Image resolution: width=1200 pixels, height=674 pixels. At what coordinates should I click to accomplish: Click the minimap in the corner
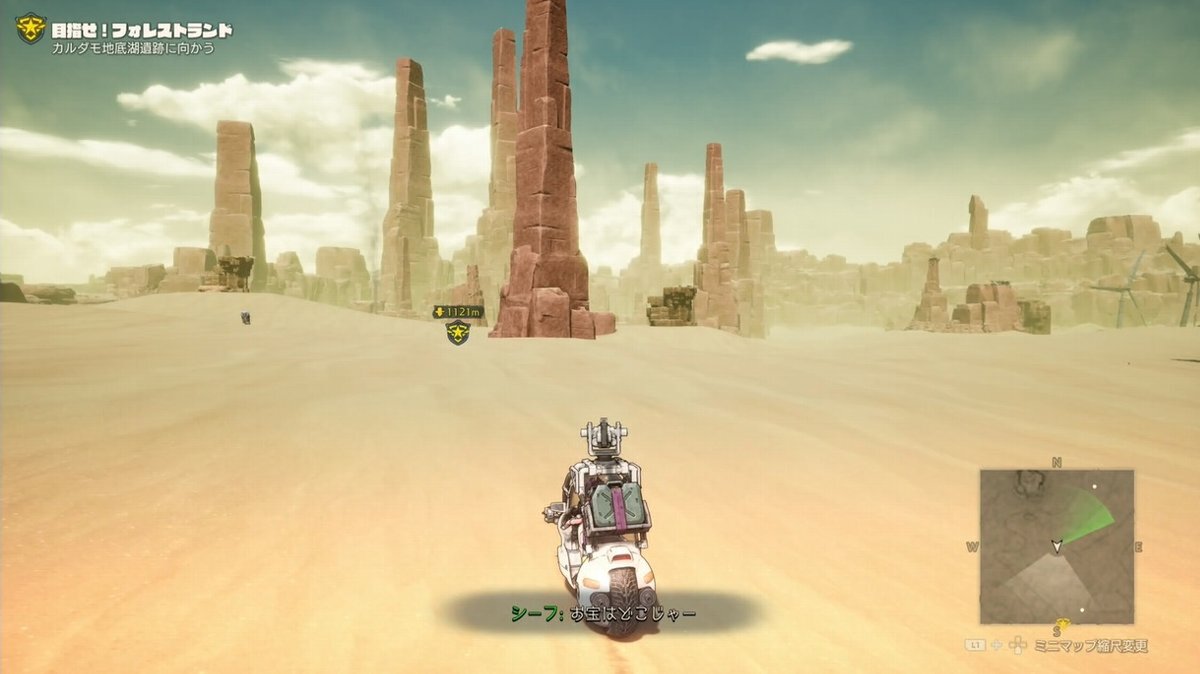click(x=1056, y=546)
